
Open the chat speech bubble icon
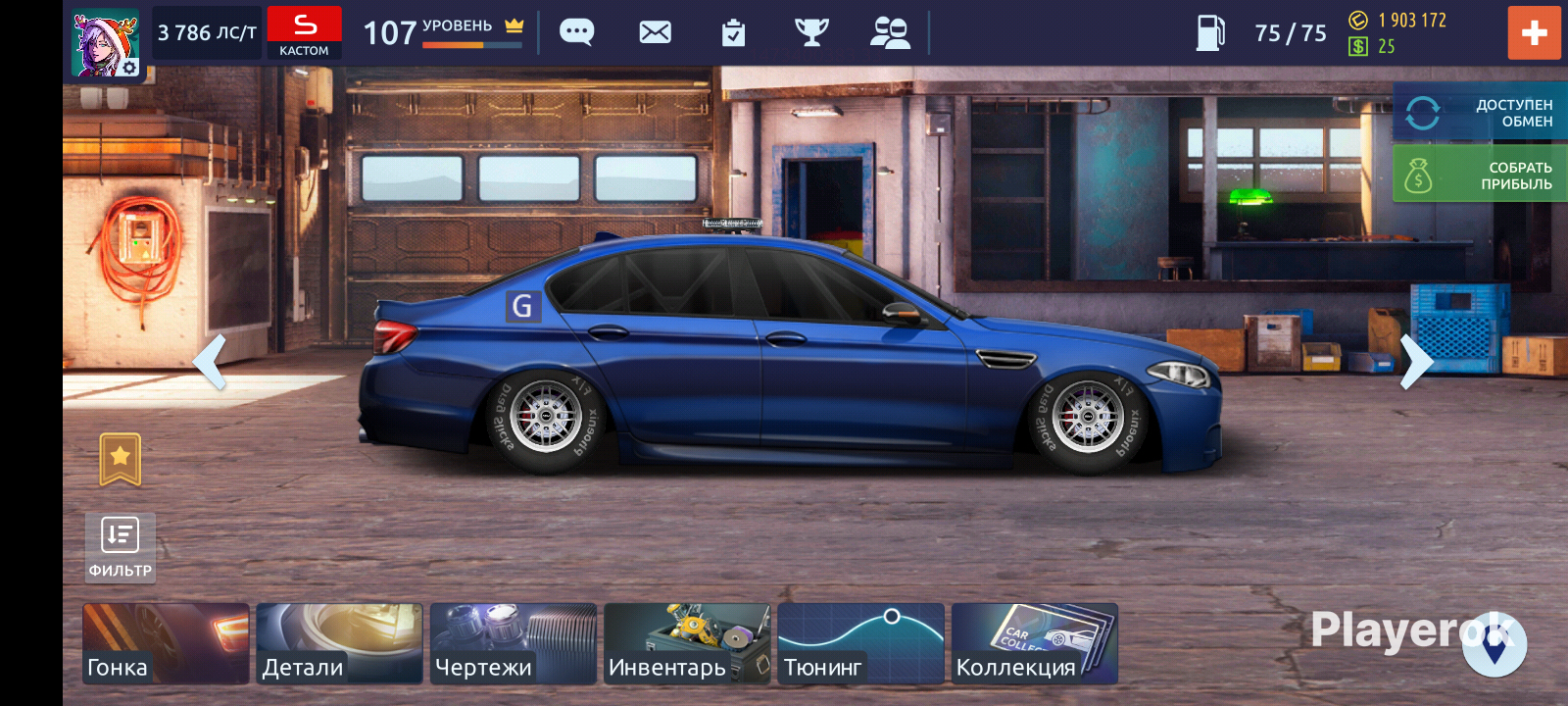click(576, 32)
